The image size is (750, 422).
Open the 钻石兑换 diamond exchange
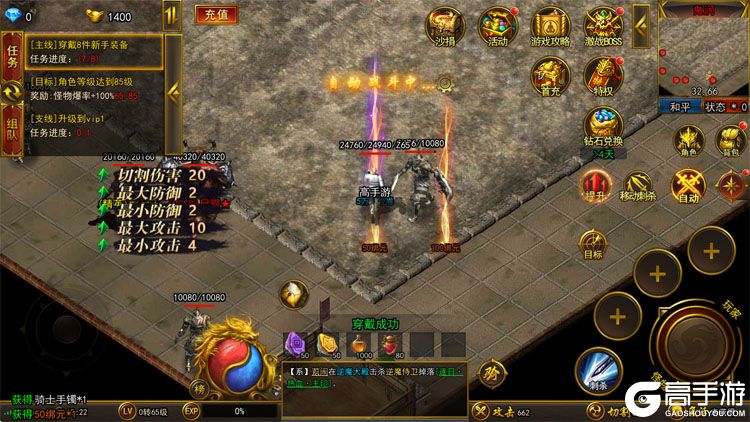click(603, 128)
